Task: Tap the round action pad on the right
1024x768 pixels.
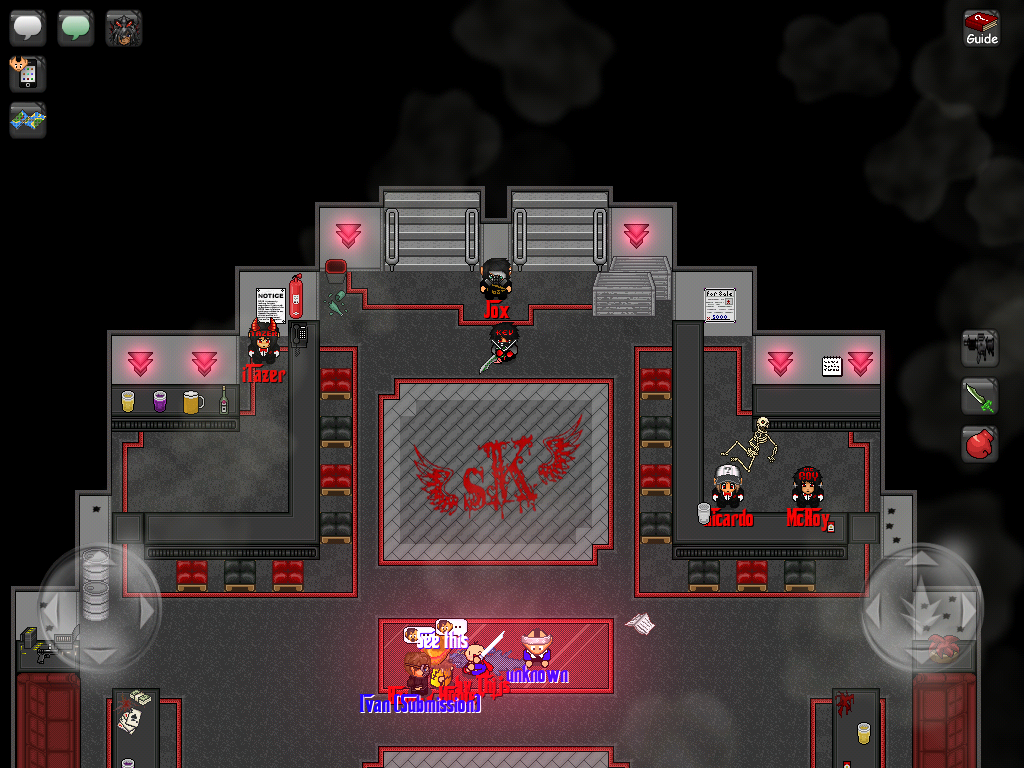Action: [922, 607]
